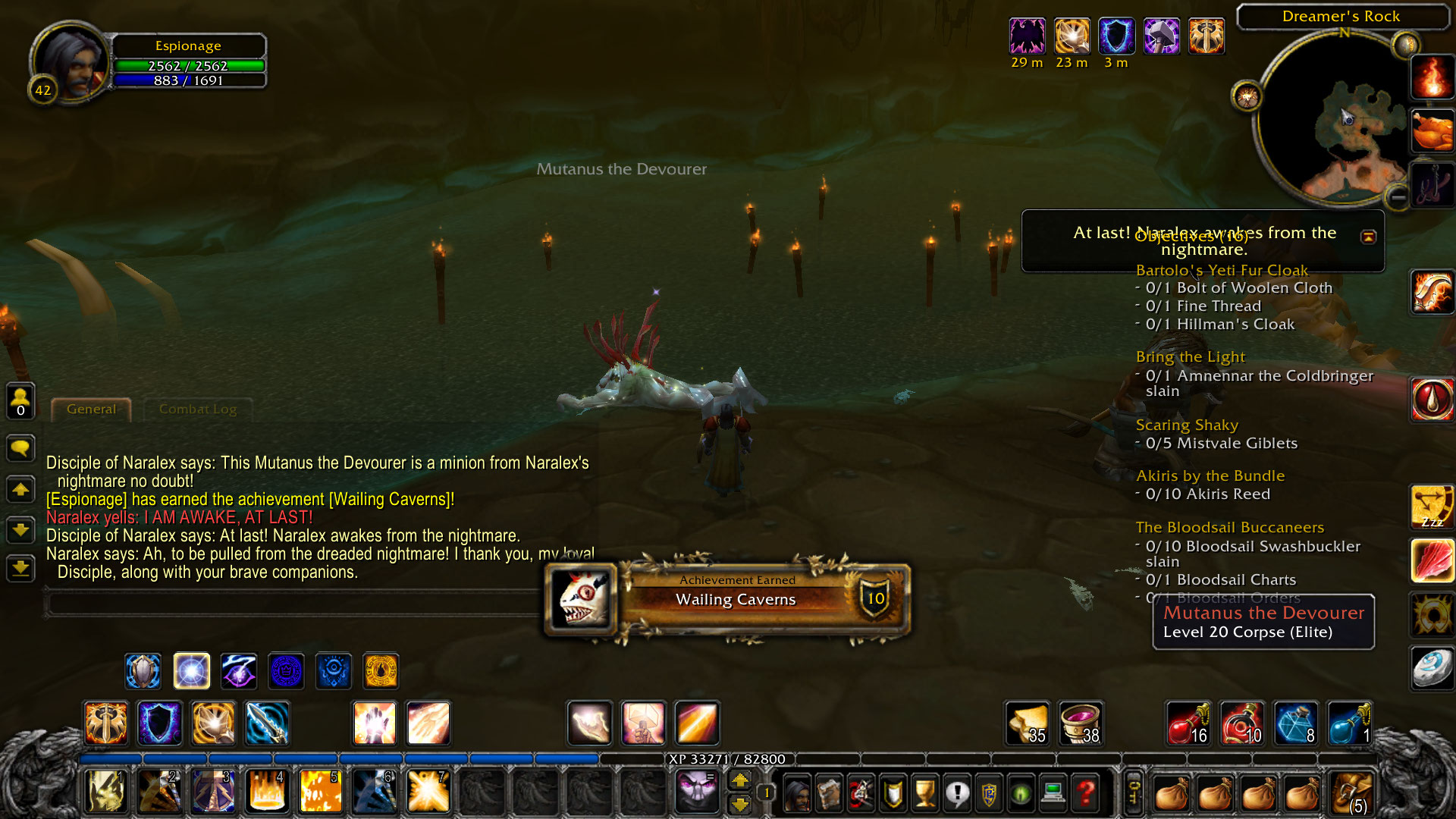Open the Quest Log speech-bubble icon
1456x819 pixels.
click(958, 792)
